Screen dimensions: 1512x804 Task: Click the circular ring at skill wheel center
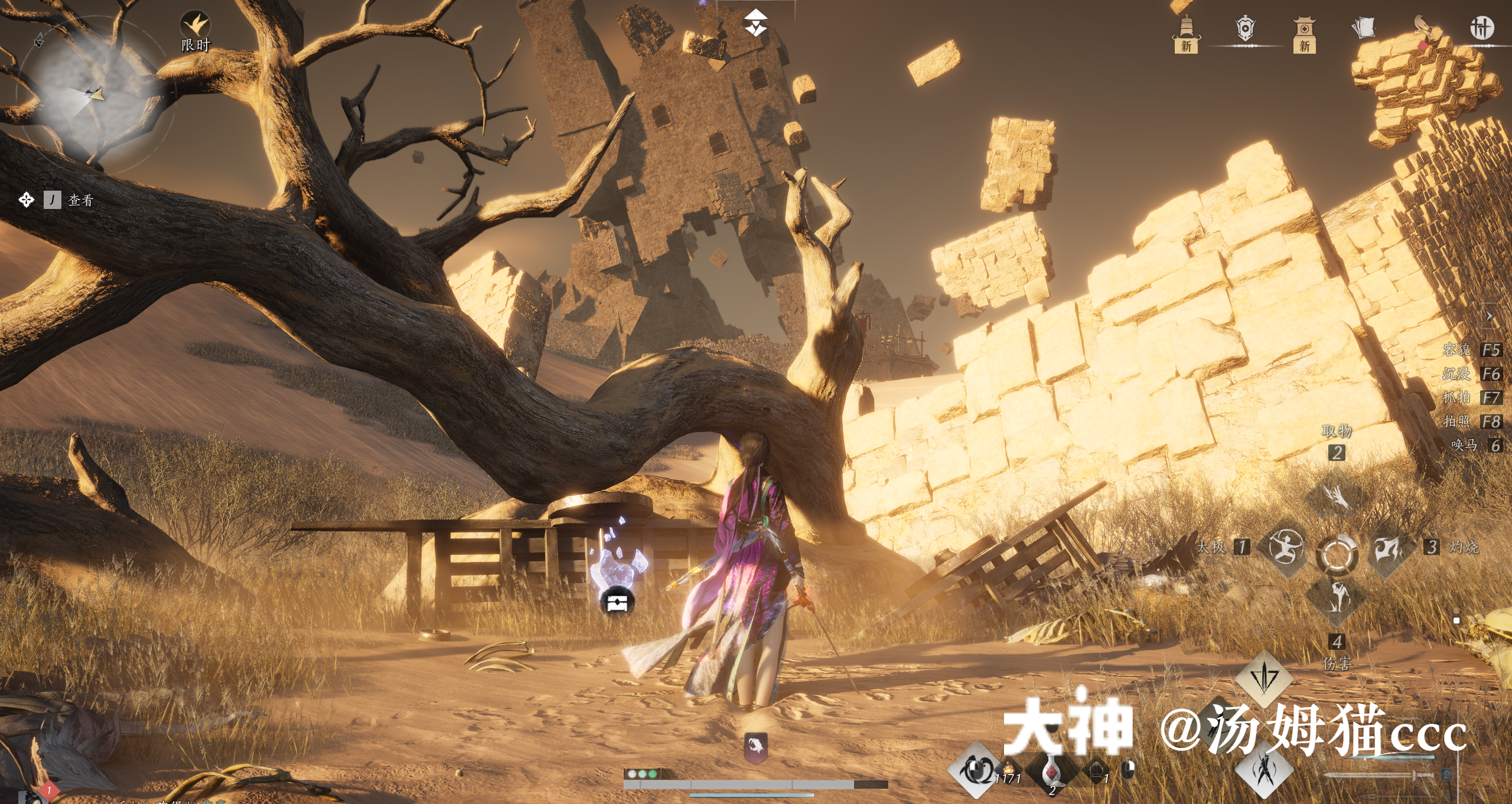coord(1337,554)
